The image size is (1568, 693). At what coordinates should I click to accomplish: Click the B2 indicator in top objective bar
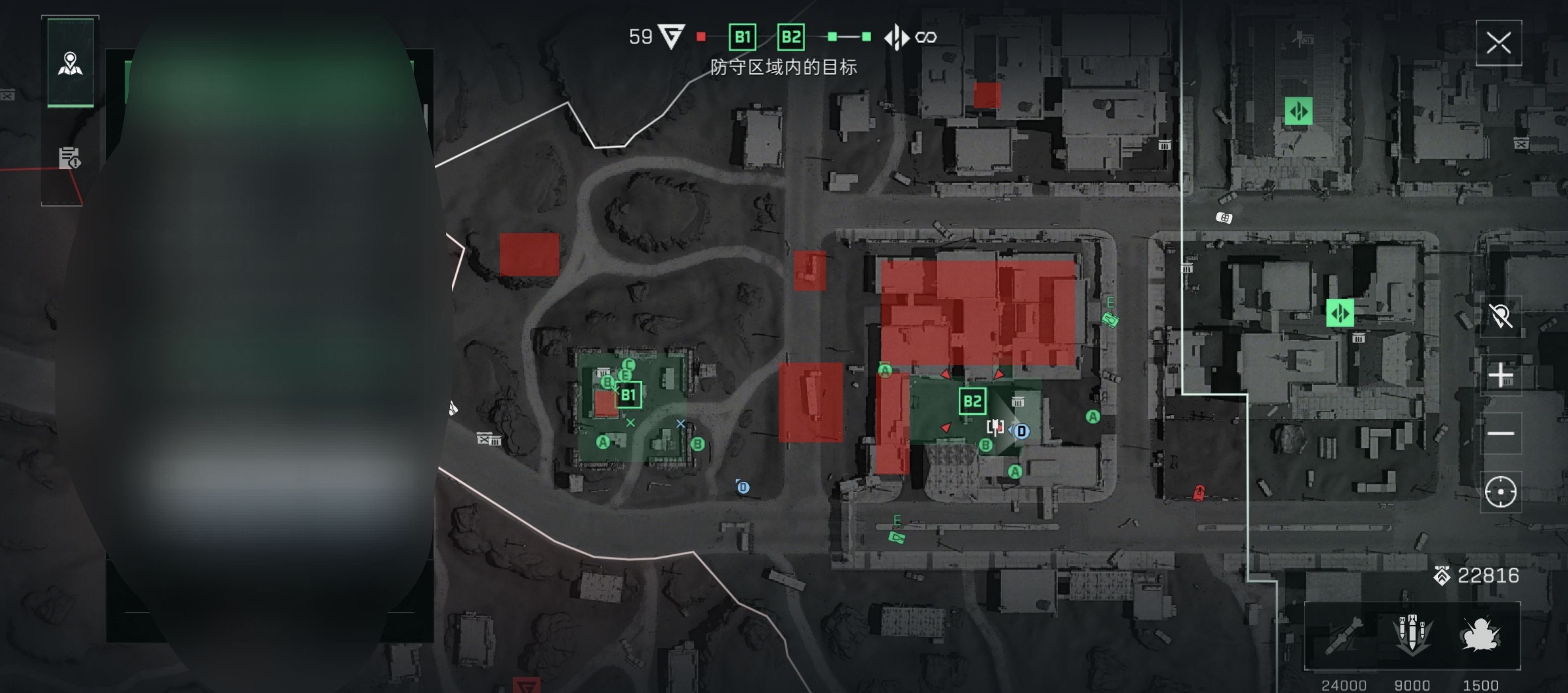[791, 37]
